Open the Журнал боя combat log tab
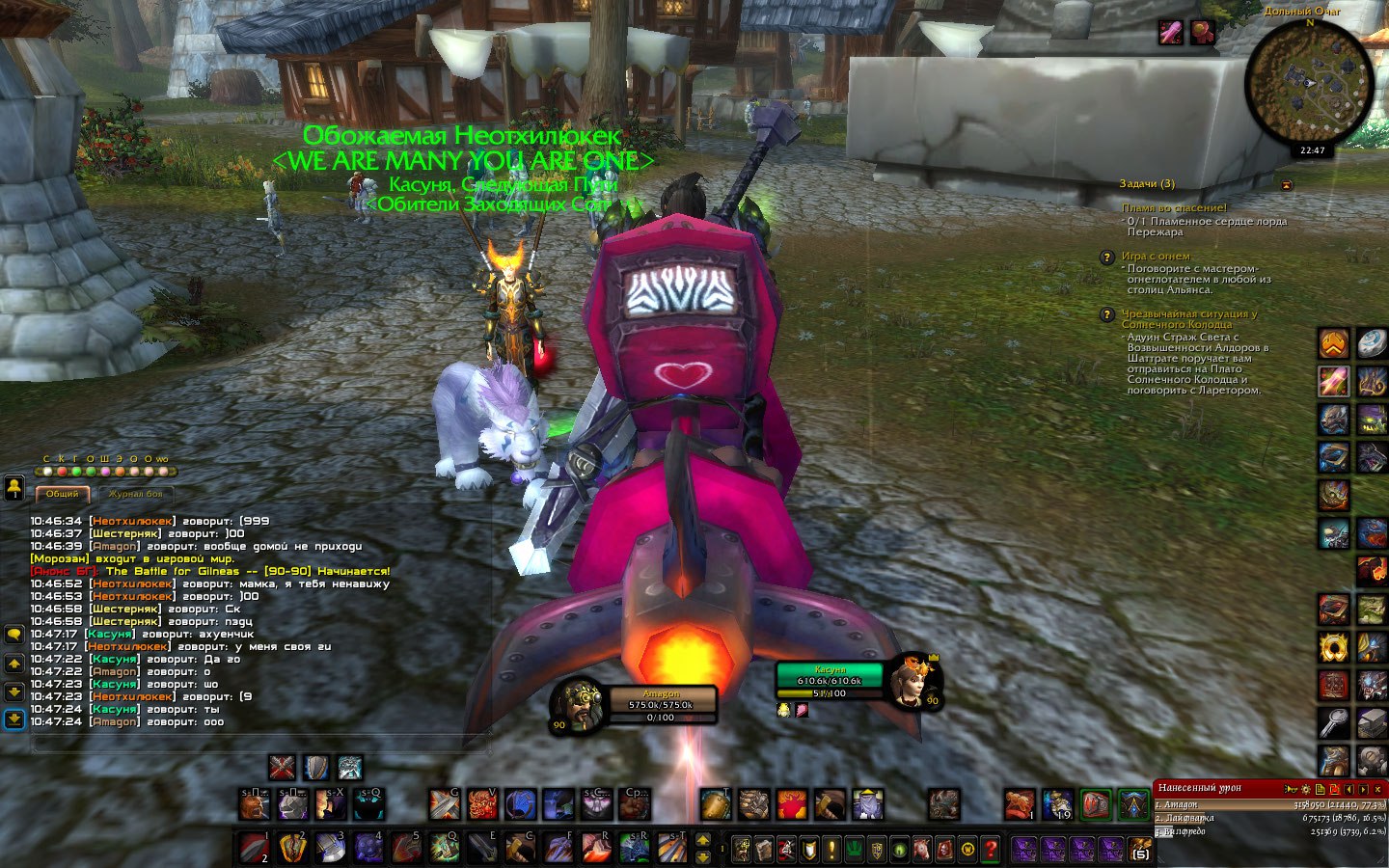The height and width of the screenshot is (868, 1389). [135, 494]
